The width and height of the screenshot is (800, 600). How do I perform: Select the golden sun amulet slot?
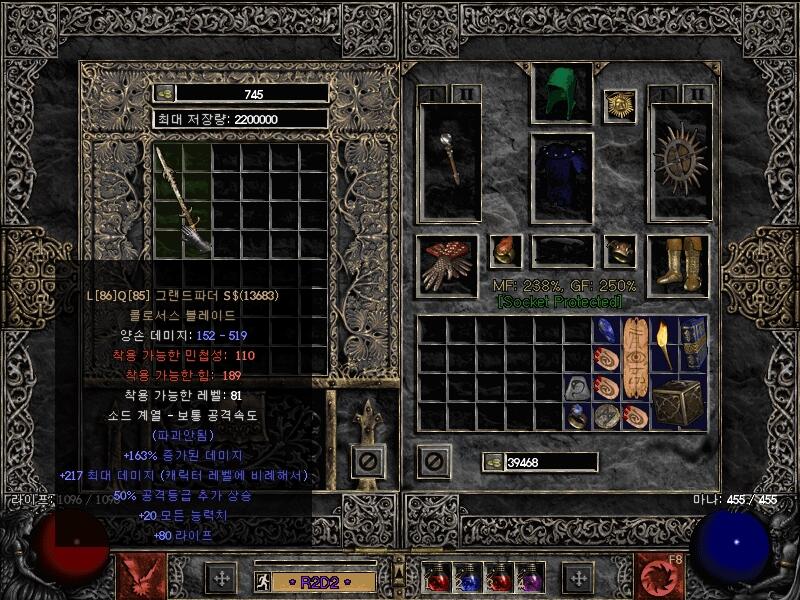click(620, 106)
